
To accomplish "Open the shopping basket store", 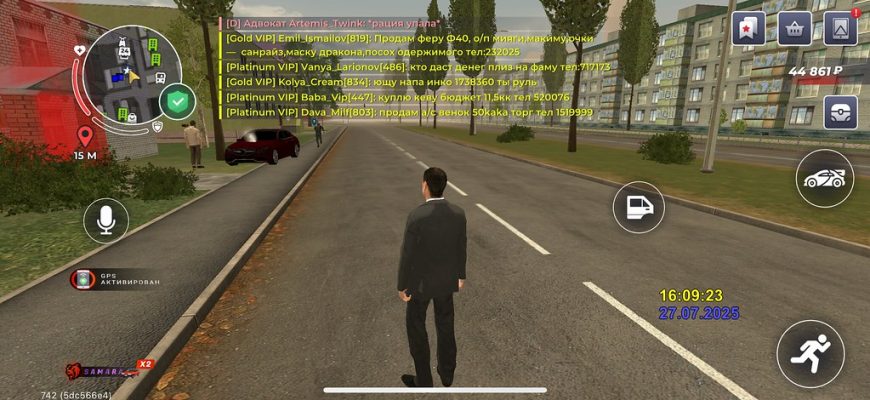I will coord(794,28).
